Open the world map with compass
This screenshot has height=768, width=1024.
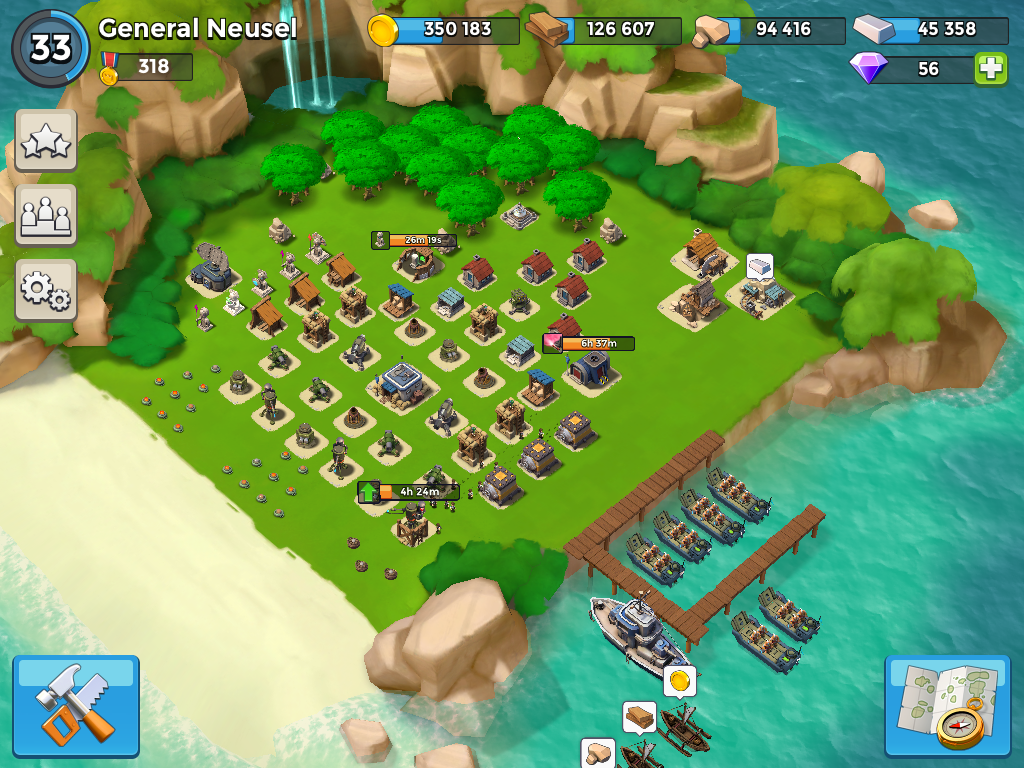pyautogui.click(x=947, y=705)
